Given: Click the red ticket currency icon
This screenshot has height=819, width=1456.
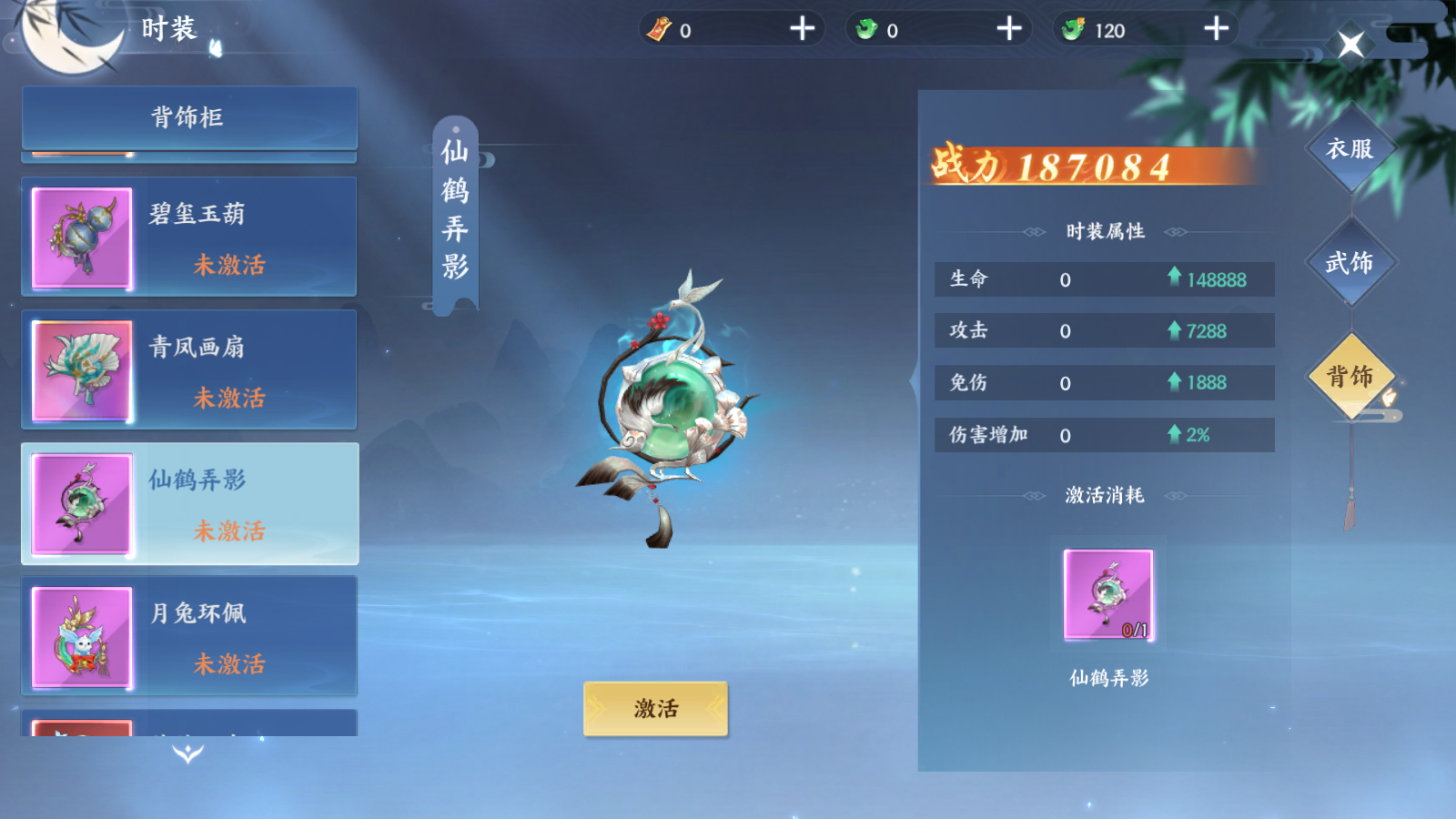Looking at the screenshot, I should (x=657, y=28).
